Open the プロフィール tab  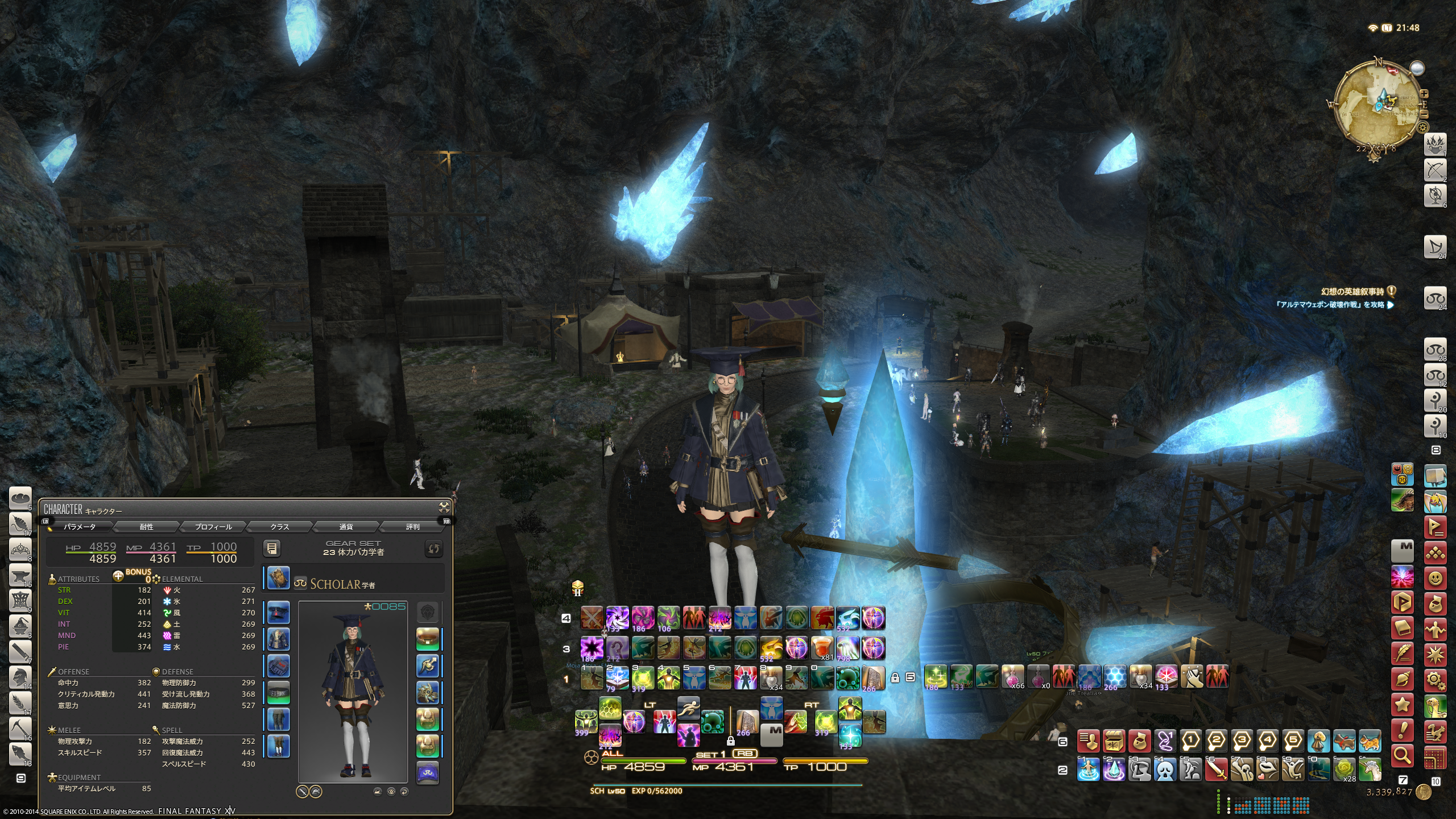[x=213, y=527]
